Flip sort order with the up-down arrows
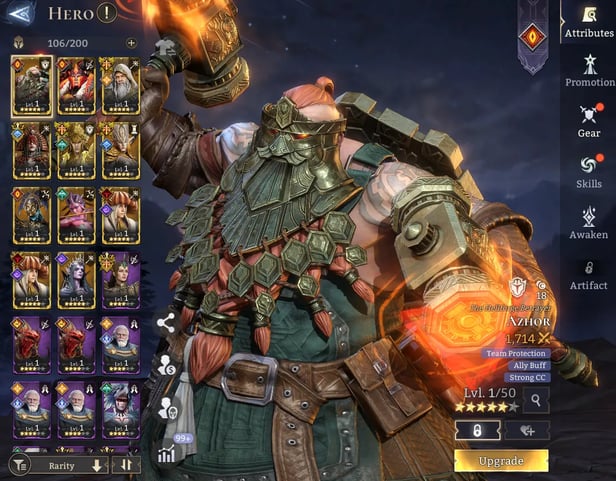616x481 pixels. click(127, 465)
